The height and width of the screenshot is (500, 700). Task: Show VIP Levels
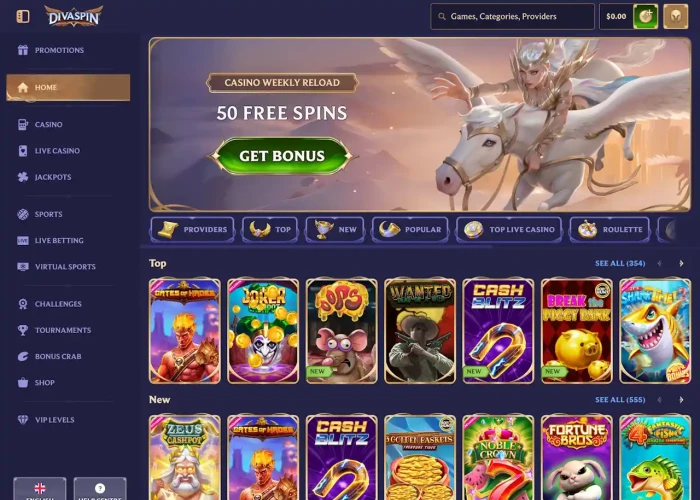pyautogui.click(x=56, y=420)
